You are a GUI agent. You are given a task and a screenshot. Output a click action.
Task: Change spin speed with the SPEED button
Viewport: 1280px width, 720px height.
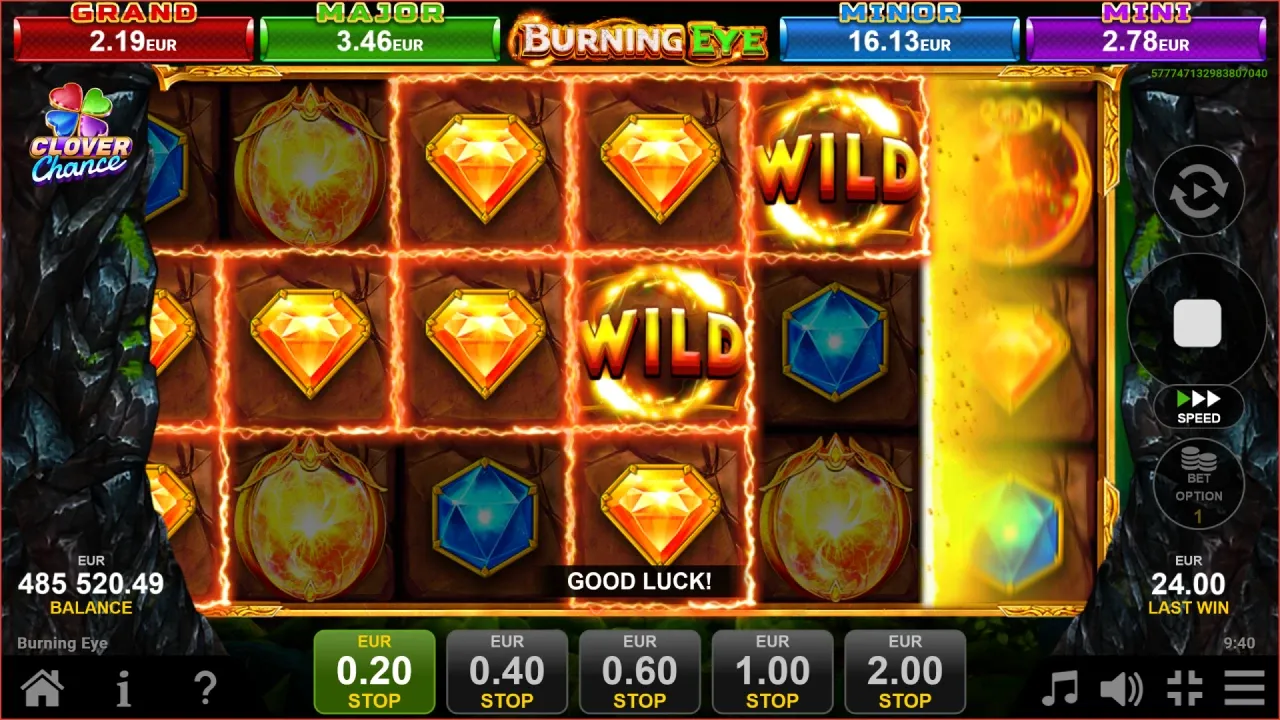click(x=1198, y=407)
